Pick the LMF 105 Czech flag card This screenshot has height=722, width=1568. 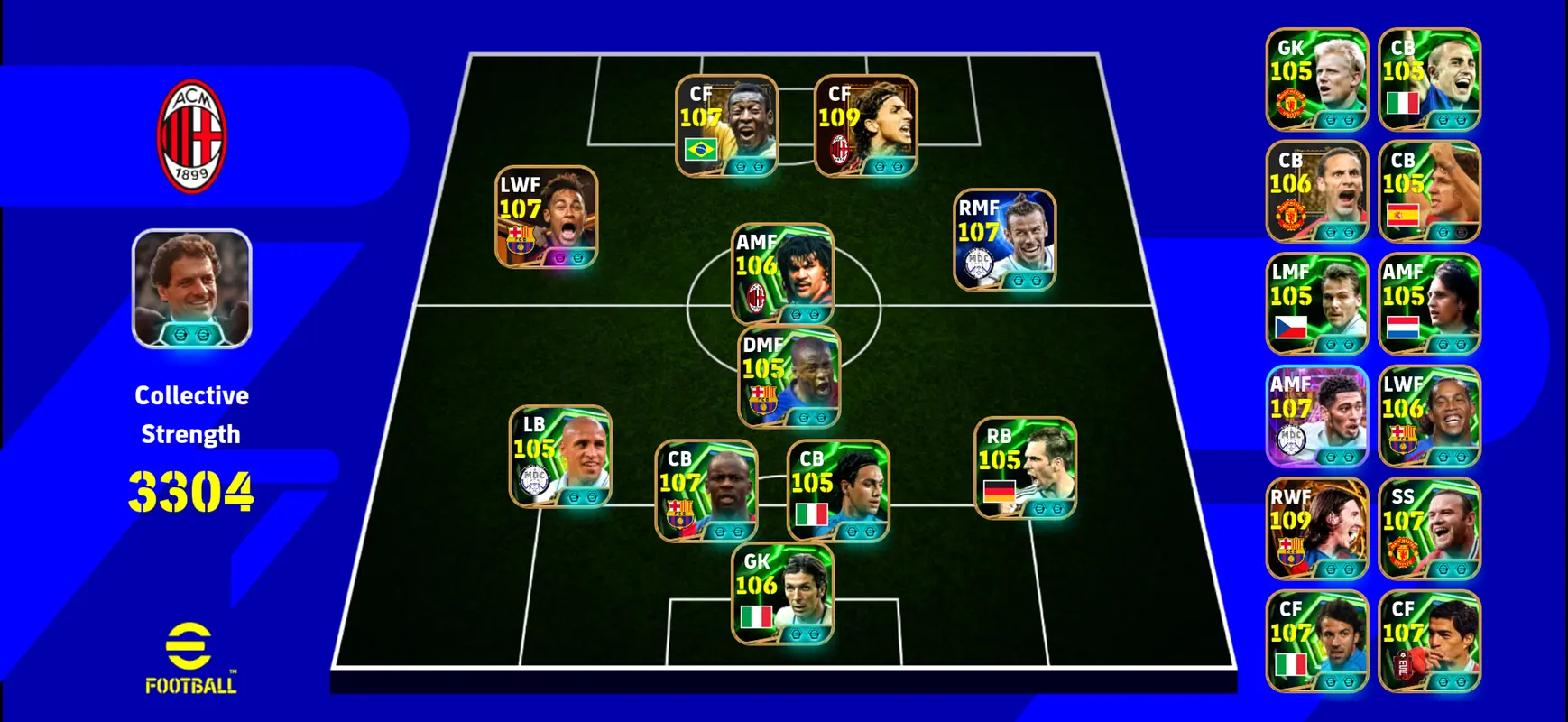pyautogui.click(x=1316, y=304)
